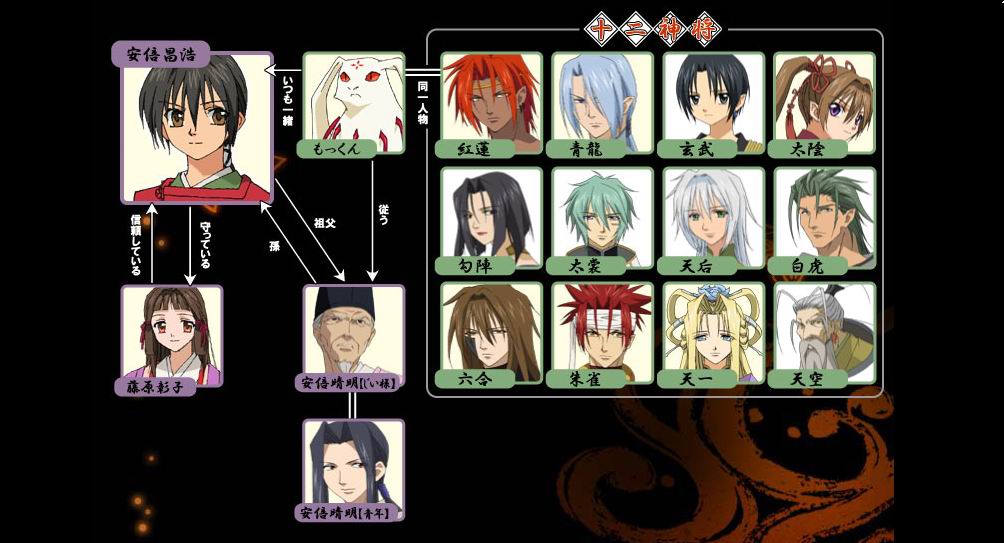Open the 太陰 portrait with pigtails
Screen dimensions: 1004x543
[x=824, y=98]
